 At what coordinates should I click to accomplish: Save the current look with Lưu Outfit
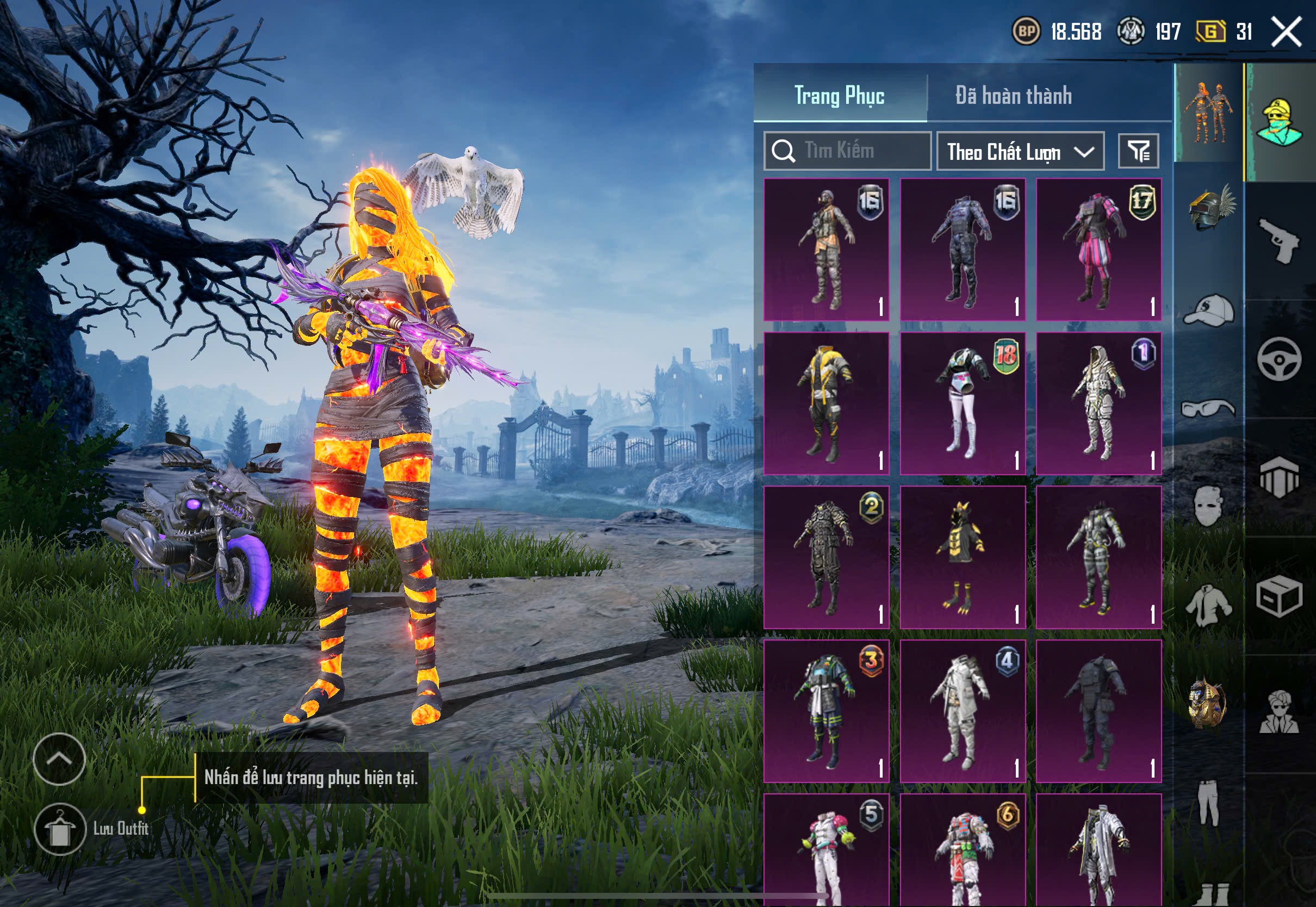pos(60,829)
